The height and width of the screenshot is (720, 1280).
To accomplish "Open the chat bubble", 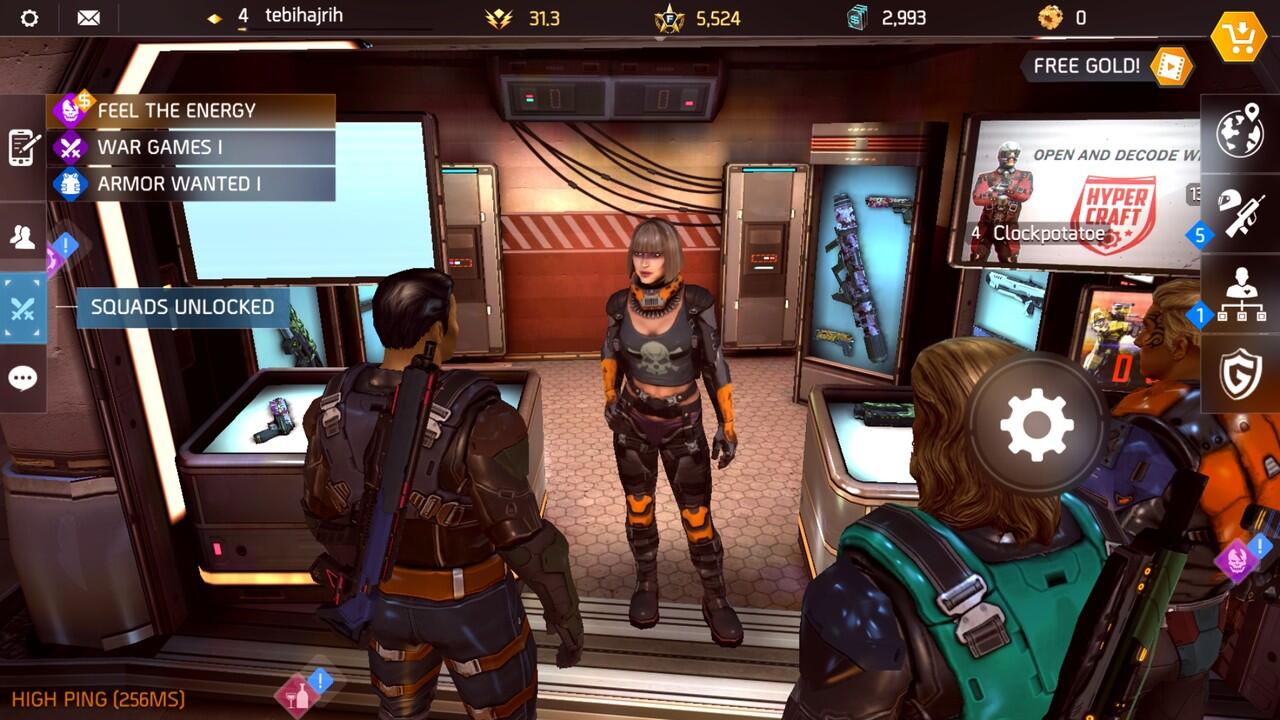I will click(22, 378).
